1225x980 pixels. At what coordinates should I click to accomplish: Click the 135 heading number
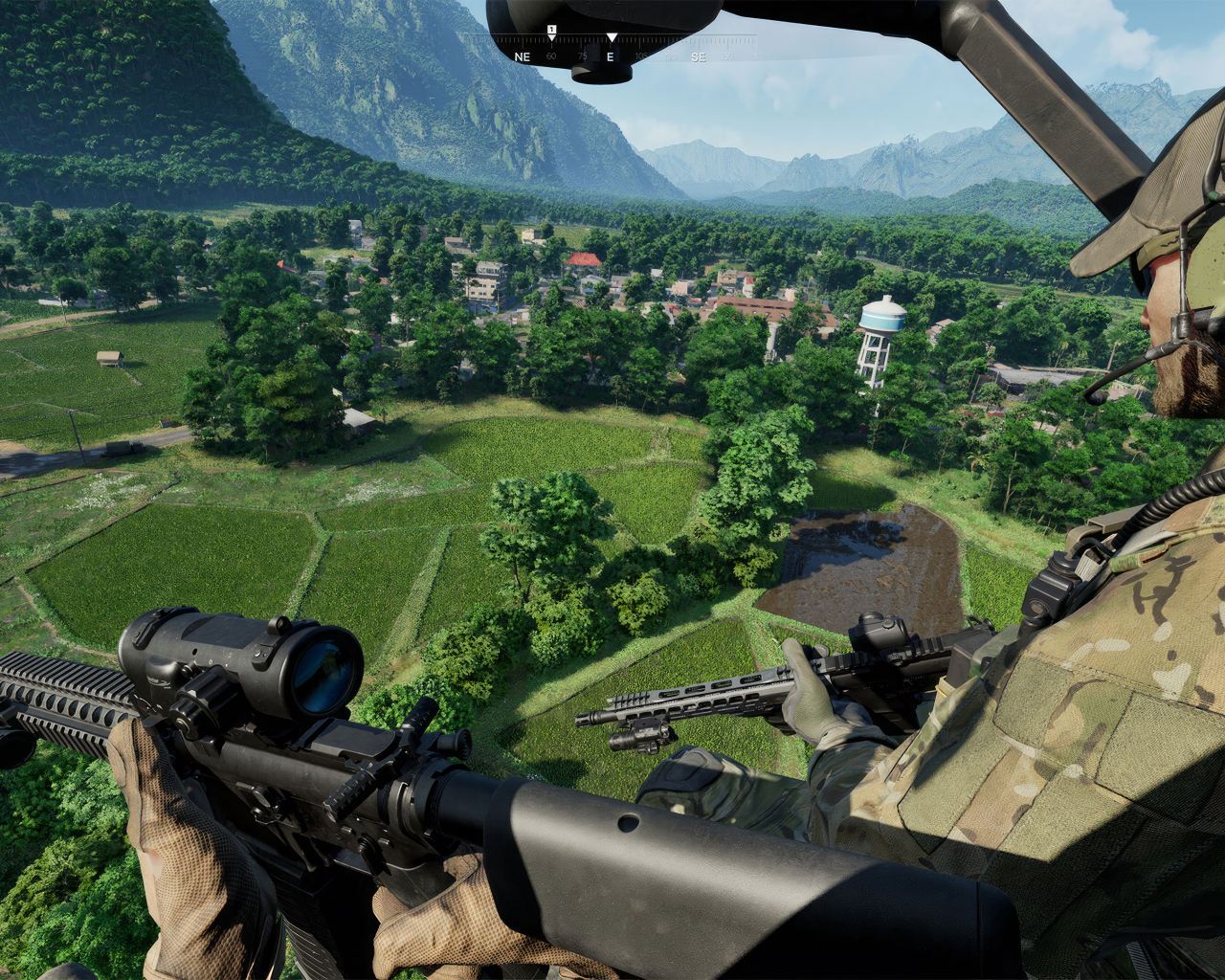coord(727,56)
